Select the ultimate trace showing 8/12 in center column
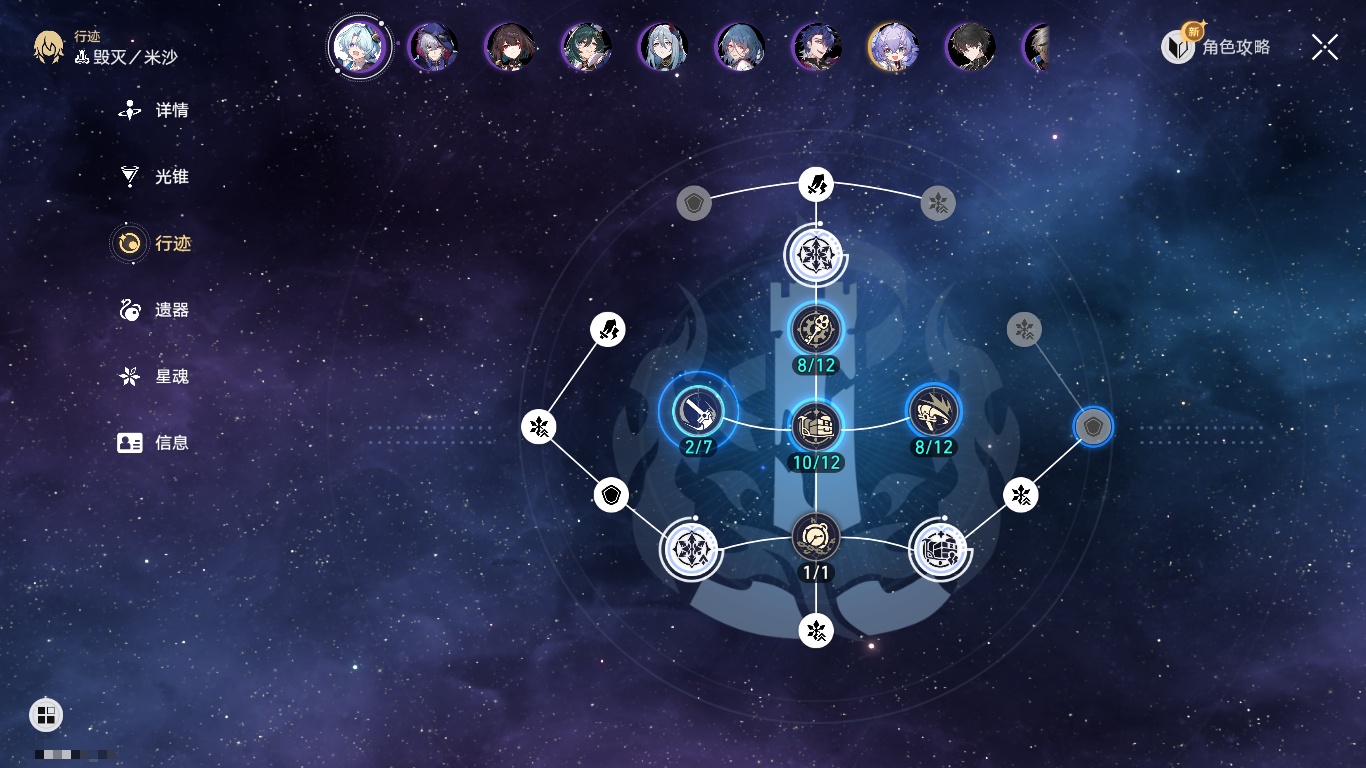The width and height of the screenshot is (1366, 768). coord(816,328)
